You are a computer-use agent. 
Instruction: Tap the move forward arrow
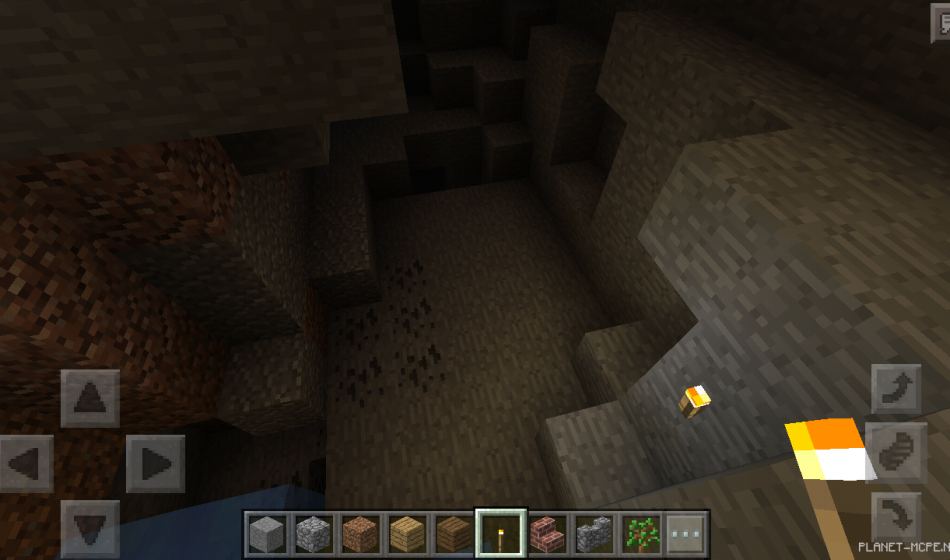(x=90, y=398)
